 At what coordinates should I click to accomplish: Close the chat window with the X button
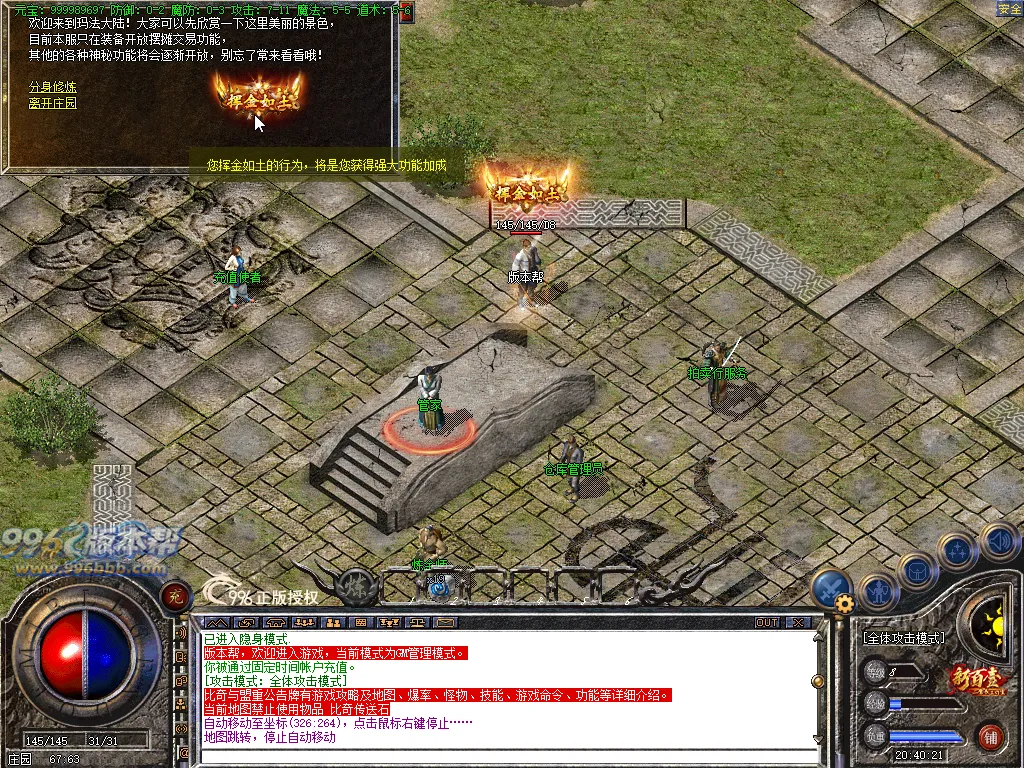coord(797,622)
